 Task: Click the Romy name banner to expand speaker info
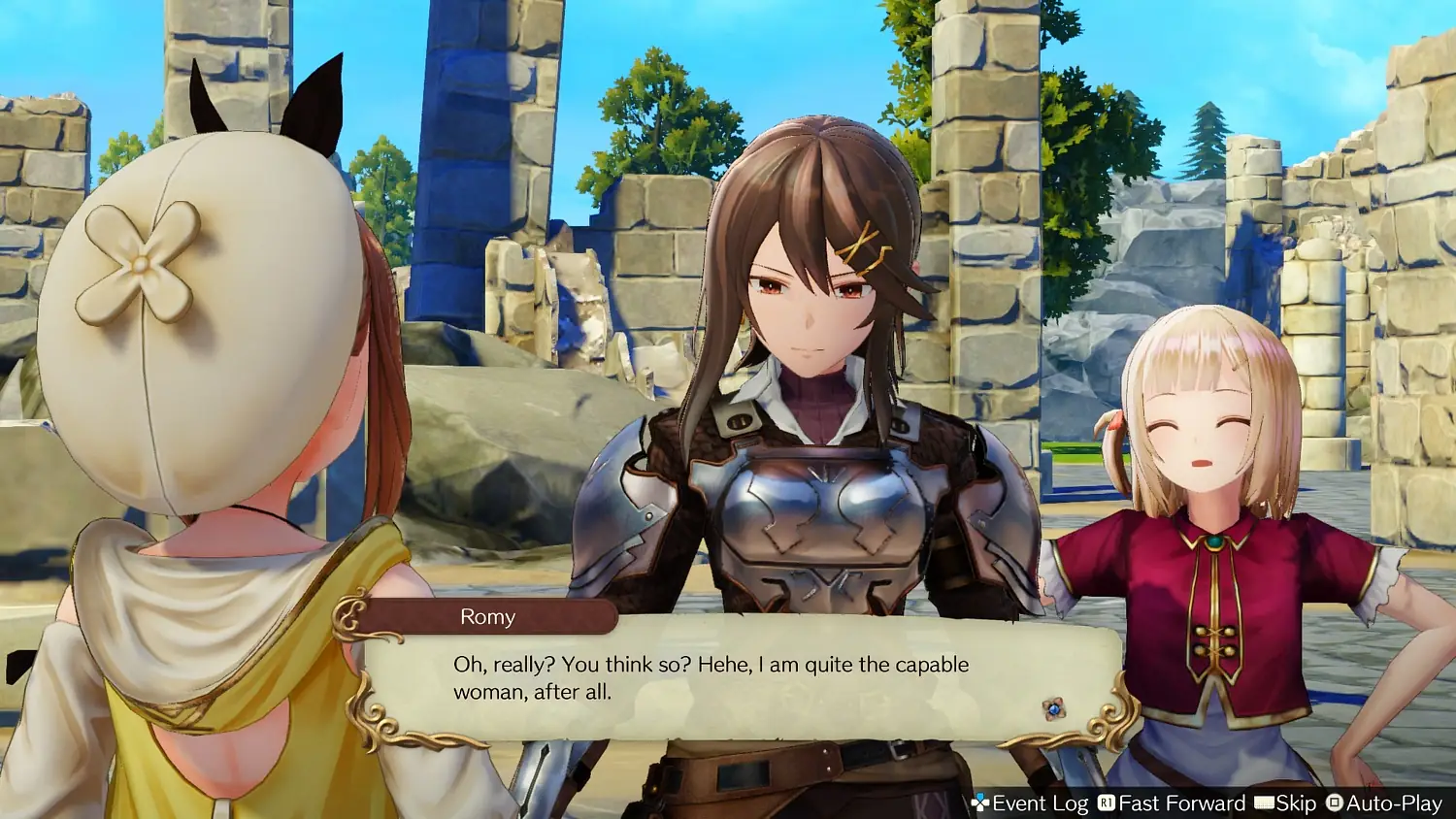pos(488,616)
